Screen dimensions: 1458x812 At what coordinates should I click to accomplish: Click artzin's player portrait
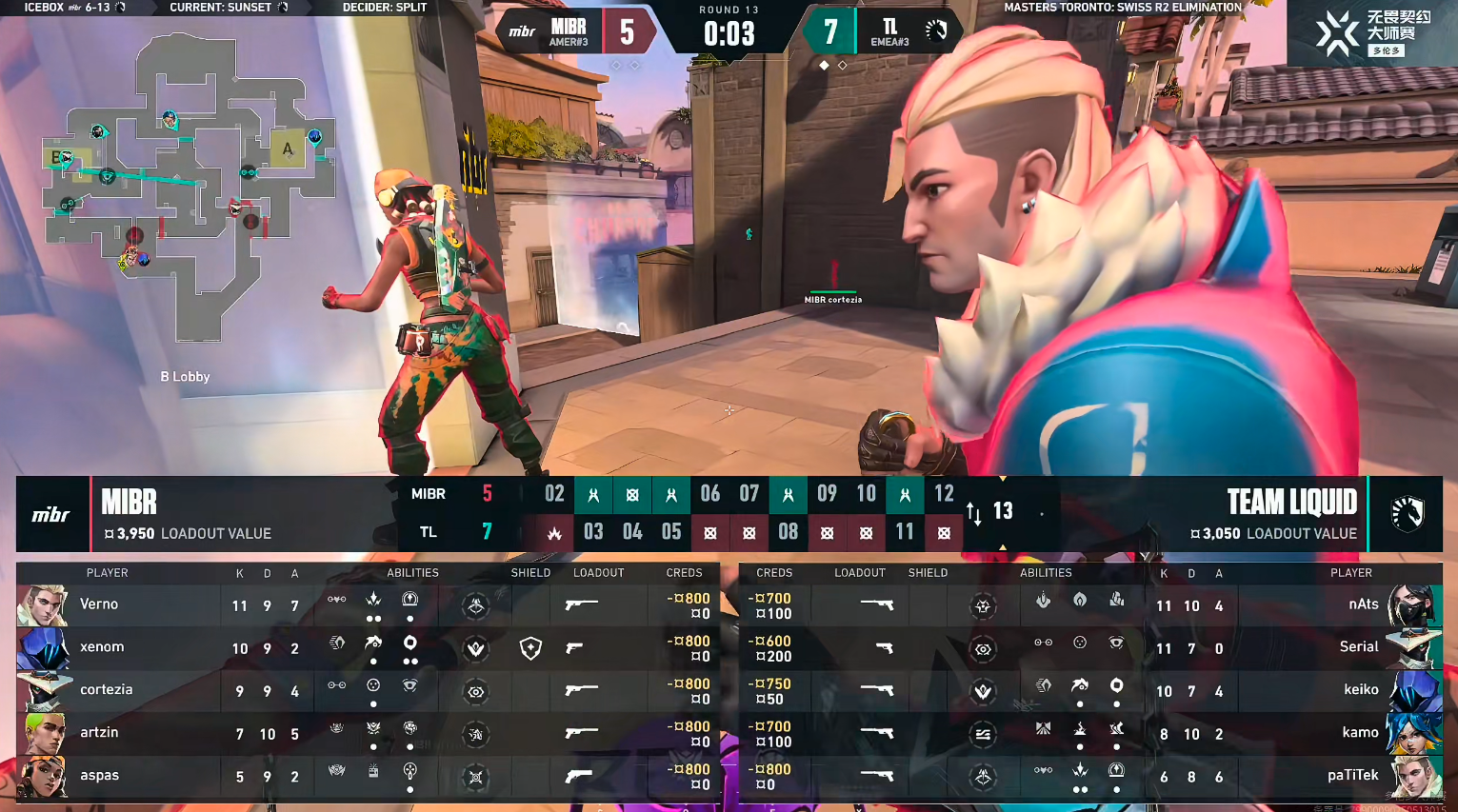43,733
